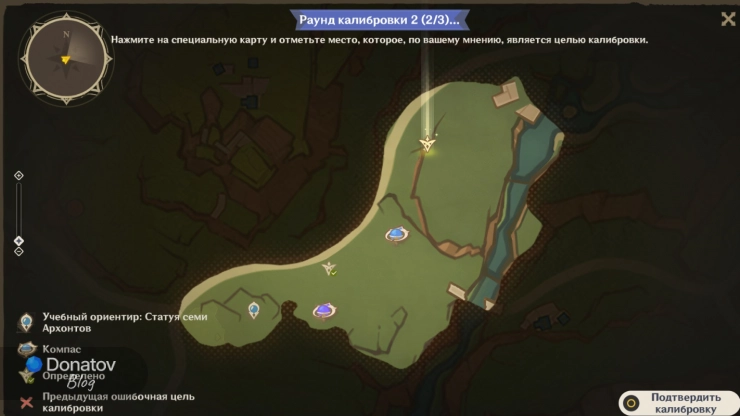Select the Statue of the Seven map marker
Viewport: 740px width, 416px height.
click(x=254, y=310)
